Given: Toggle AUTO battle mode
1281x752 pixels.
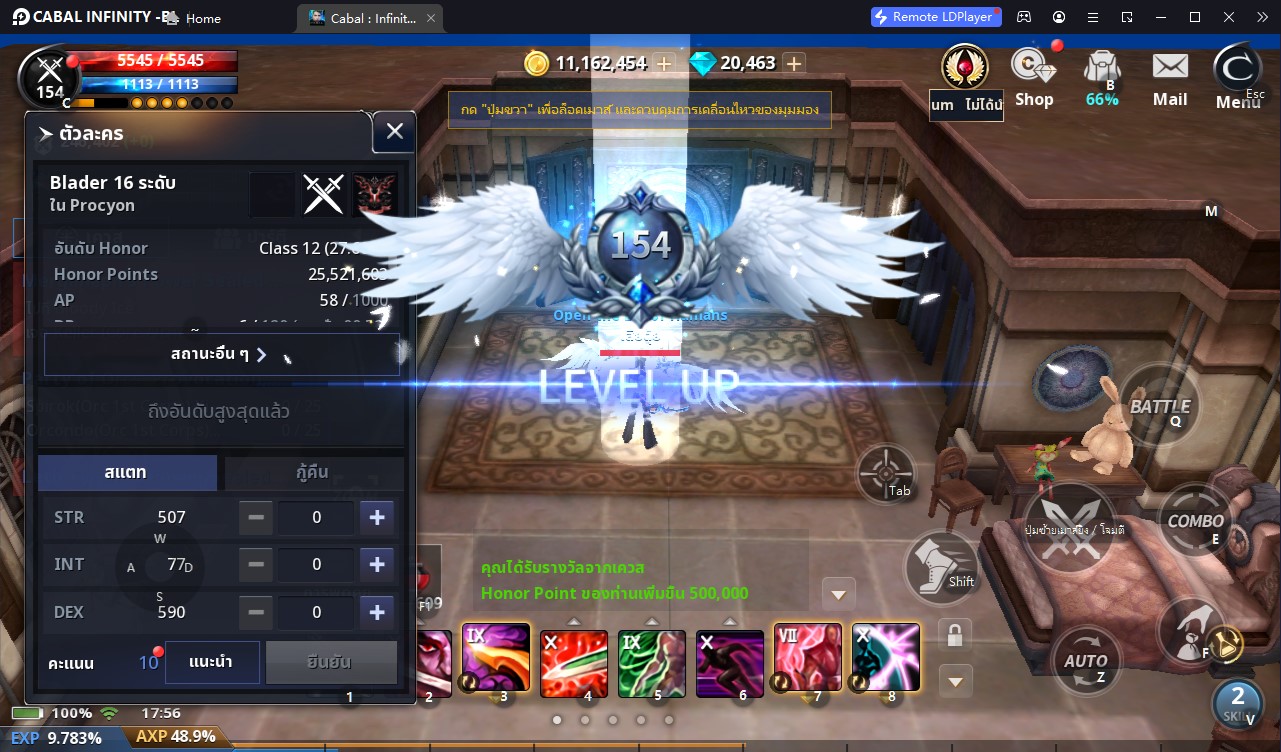Looking at the screenshot, I should pos(1084,659).
